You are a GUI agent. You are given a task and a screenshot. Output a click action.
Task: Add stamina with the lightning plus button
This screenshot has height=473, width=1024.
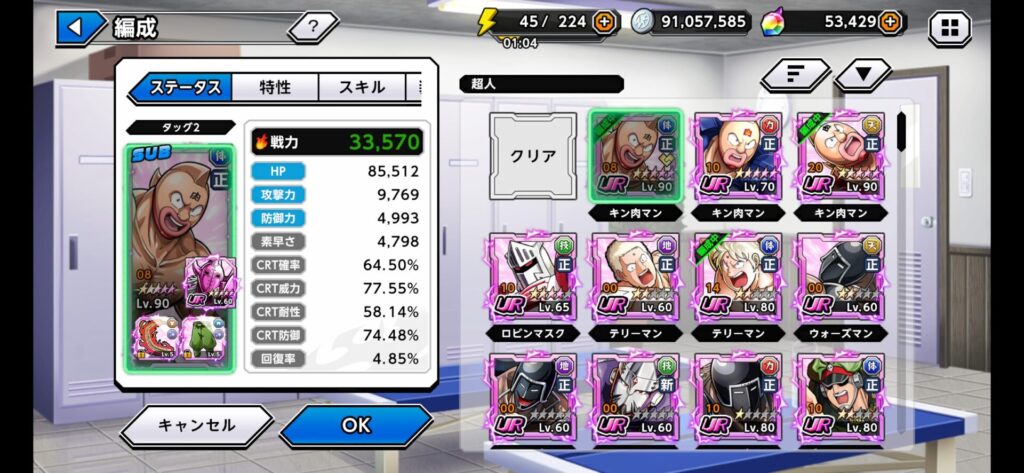coord(604,21)
